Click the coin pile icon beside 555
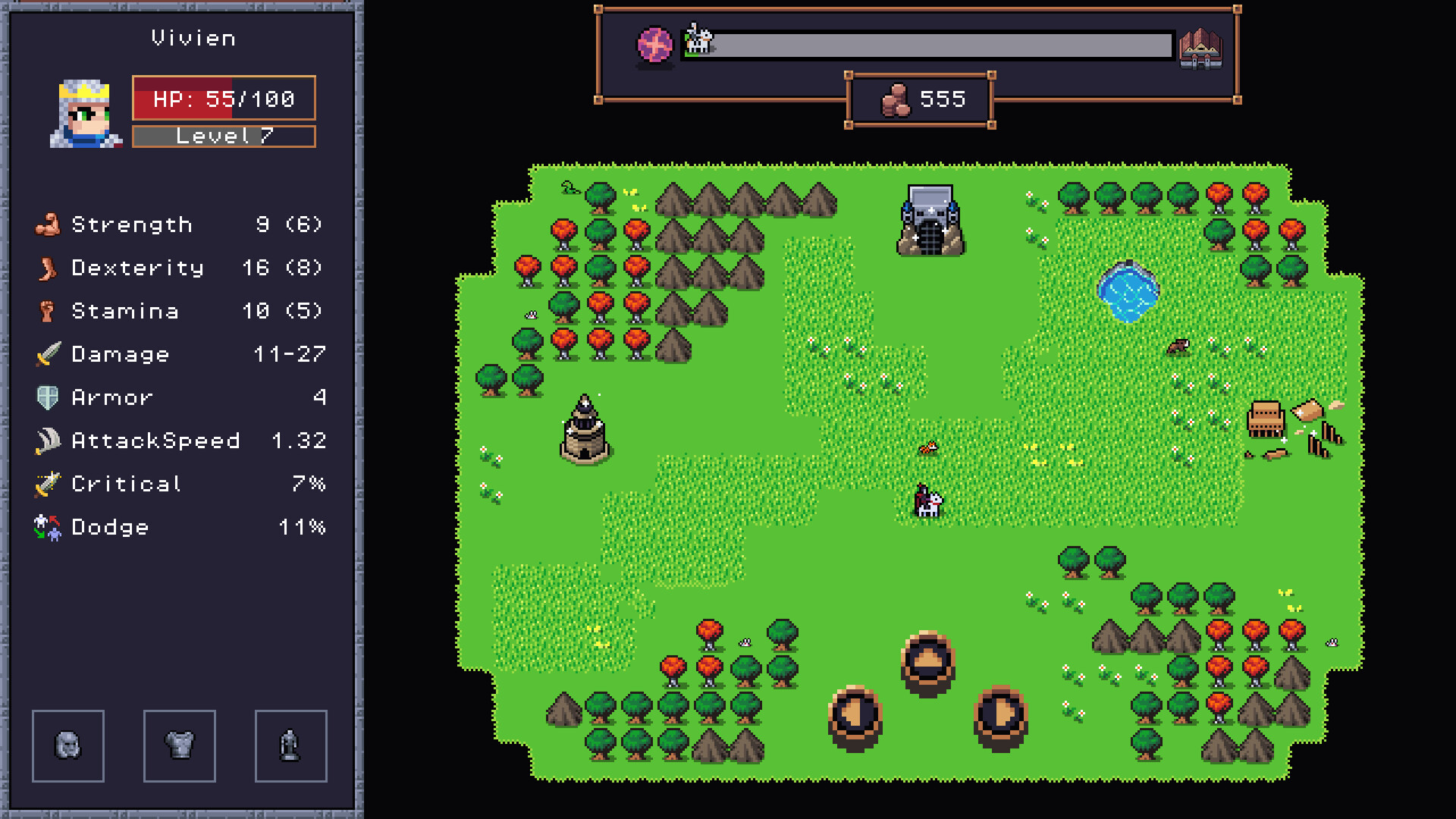 (897, 99)
